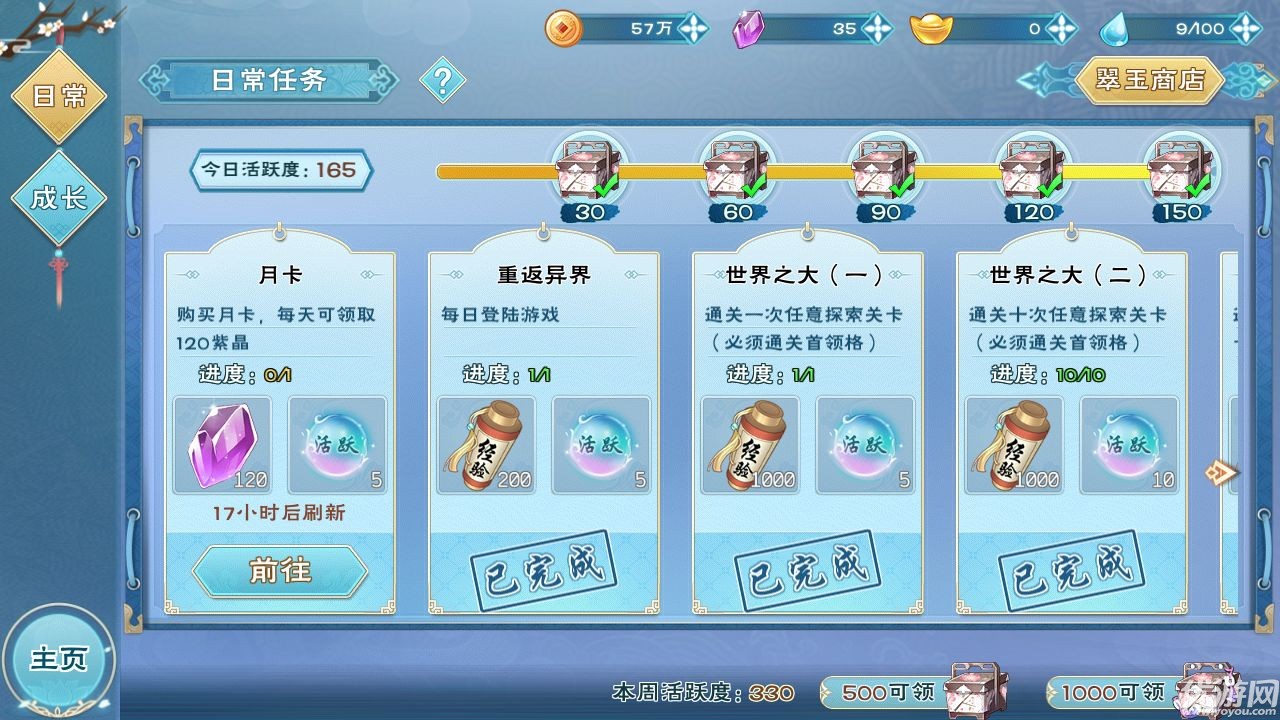The height and width of the screenshot is (720, 1280).
Task: Click 前往 on the 月卡 card
Action: tap(282, 571)
